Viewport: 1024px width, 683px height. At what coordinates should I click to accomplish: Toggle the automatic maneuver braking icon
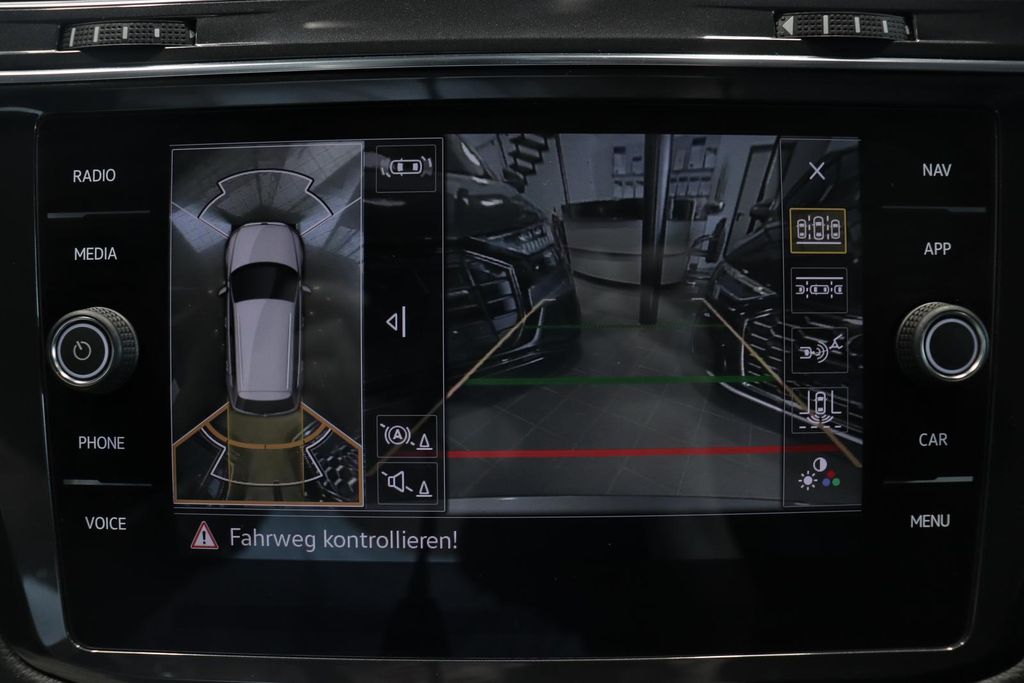(406, 436)
